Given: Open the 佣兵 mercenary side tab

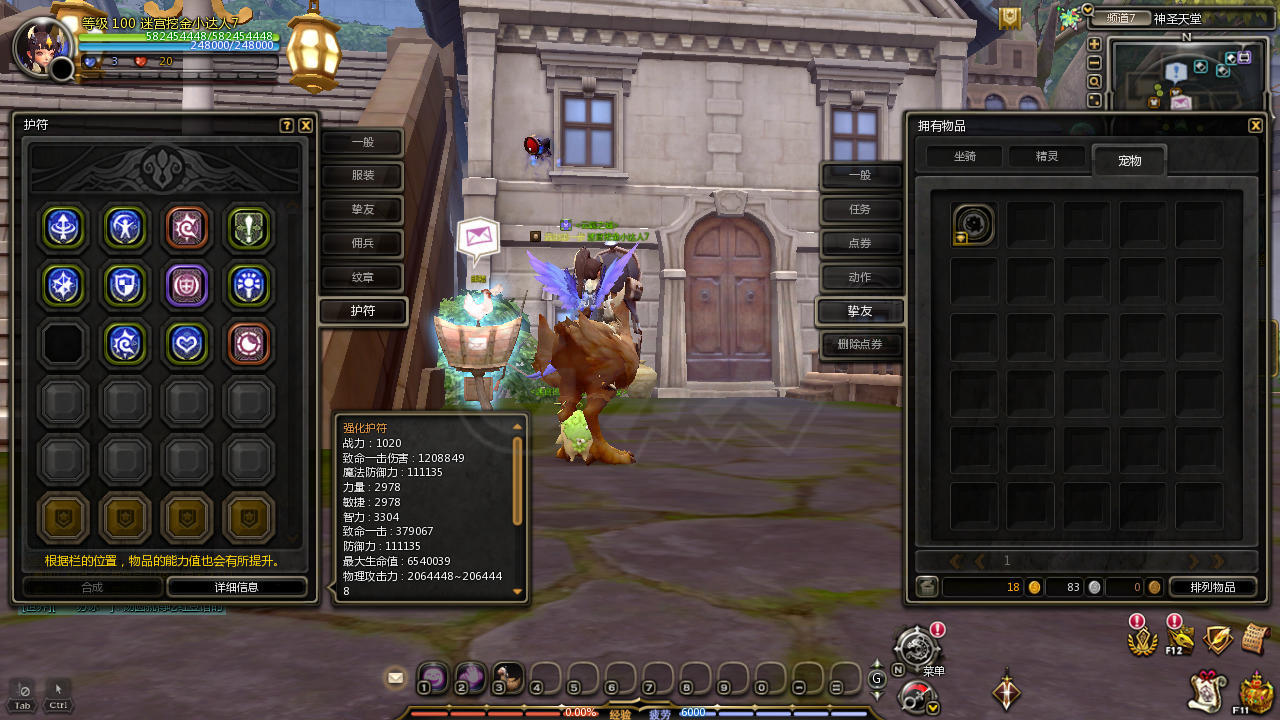Looking at the screenshot, I should click(362, 243).
